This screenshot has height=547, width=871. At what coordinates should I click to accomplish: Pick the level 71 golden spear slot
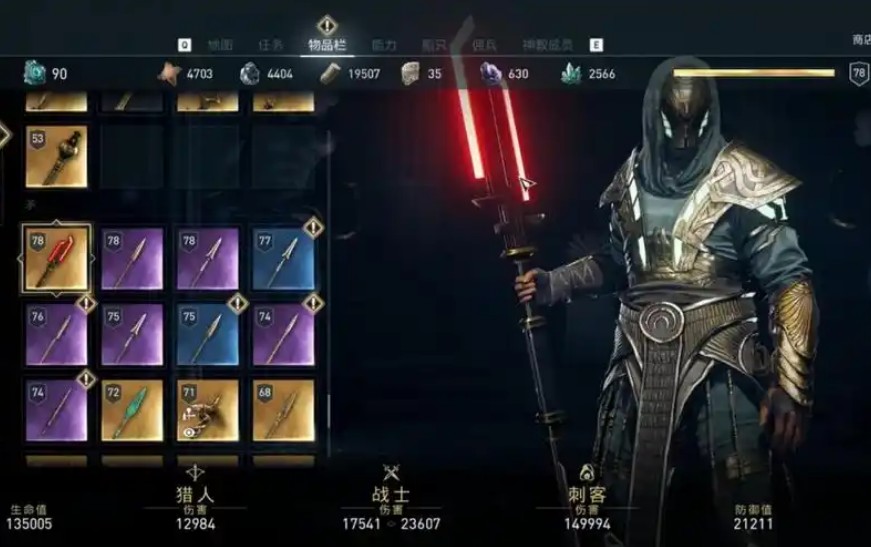pyautogui.click(x=208, y=409)
